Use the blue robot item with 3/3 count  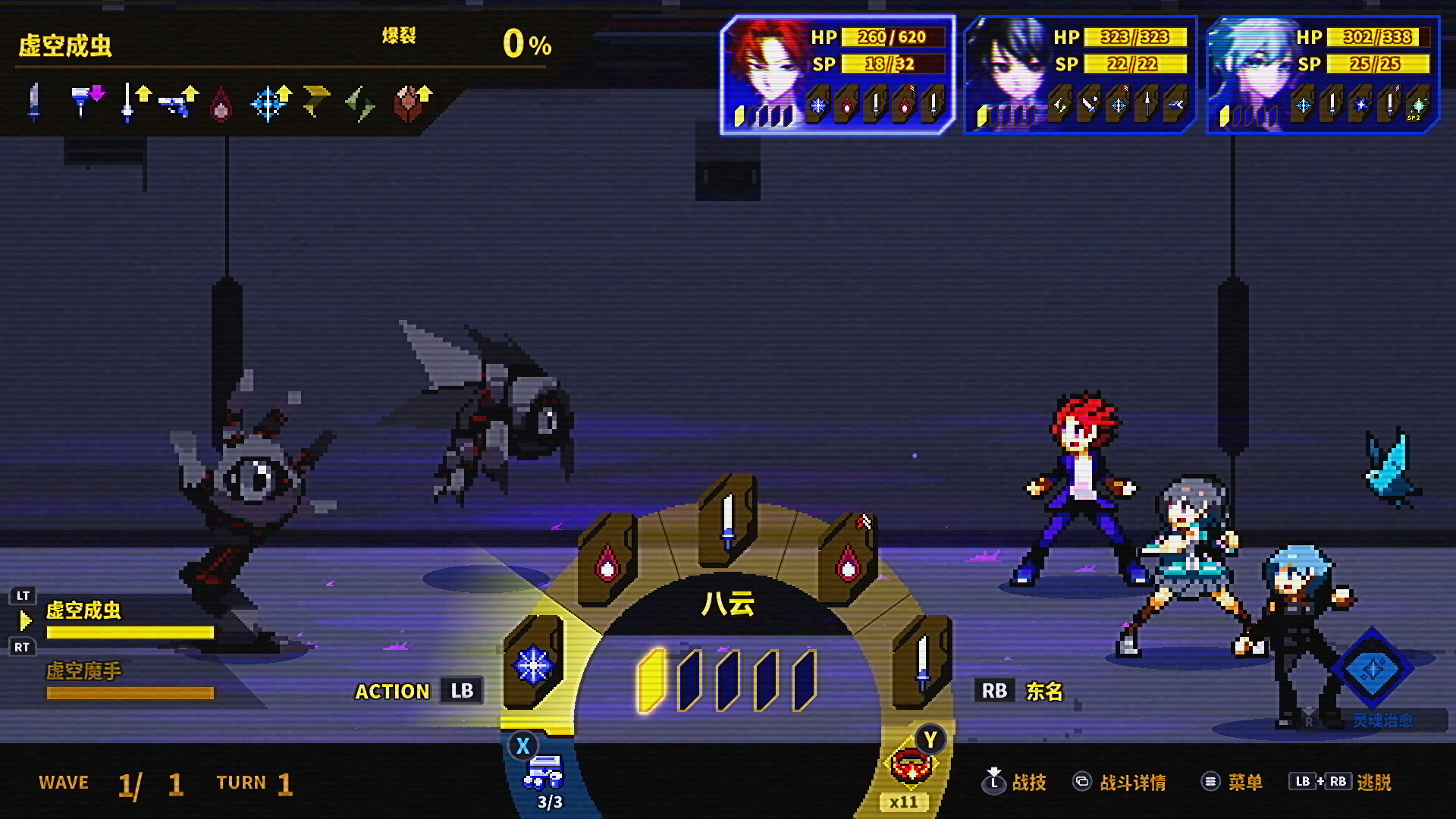(544, 773)
